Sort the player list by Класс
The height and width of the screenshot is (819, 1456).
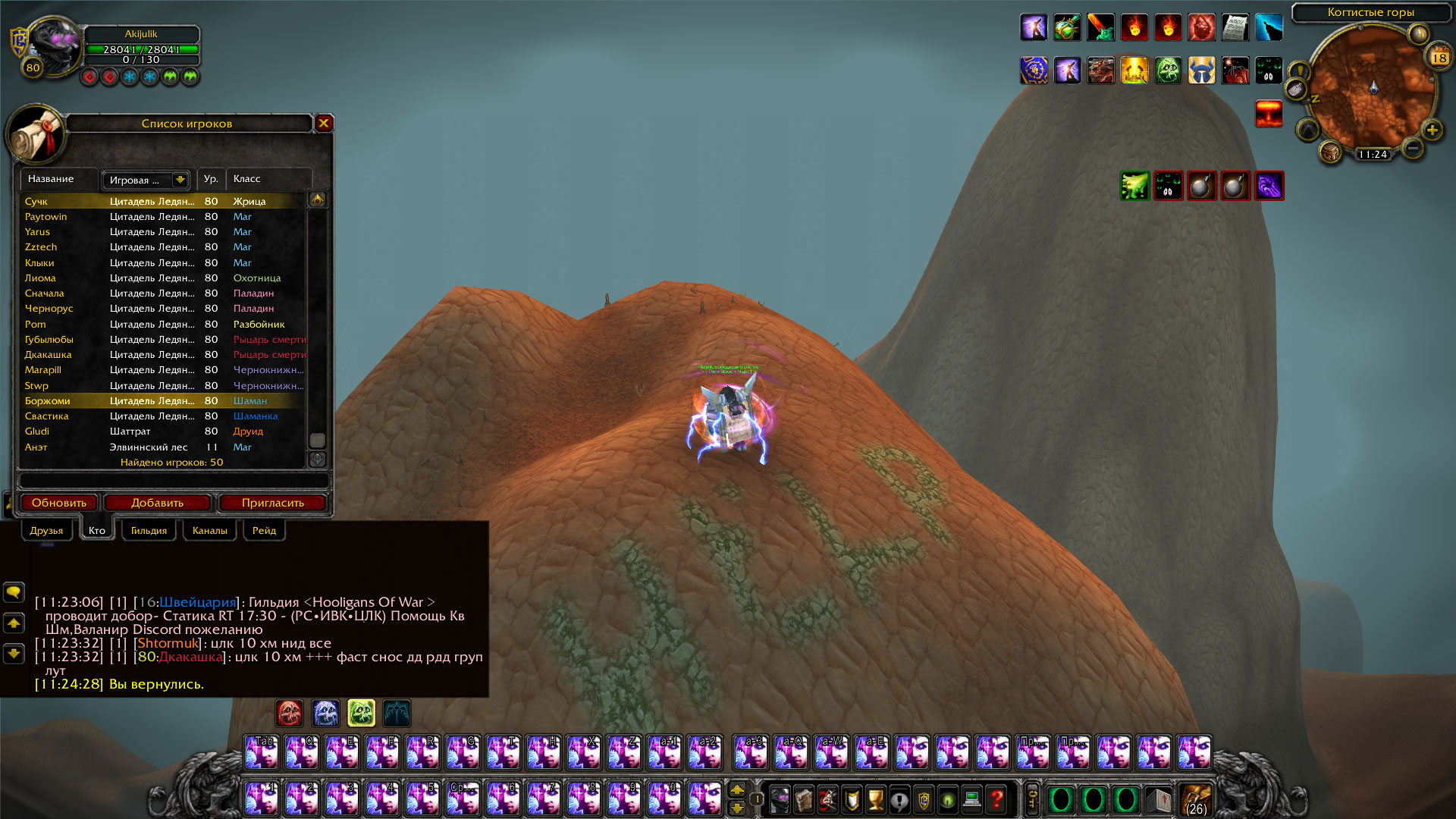(x=247, y=179)
